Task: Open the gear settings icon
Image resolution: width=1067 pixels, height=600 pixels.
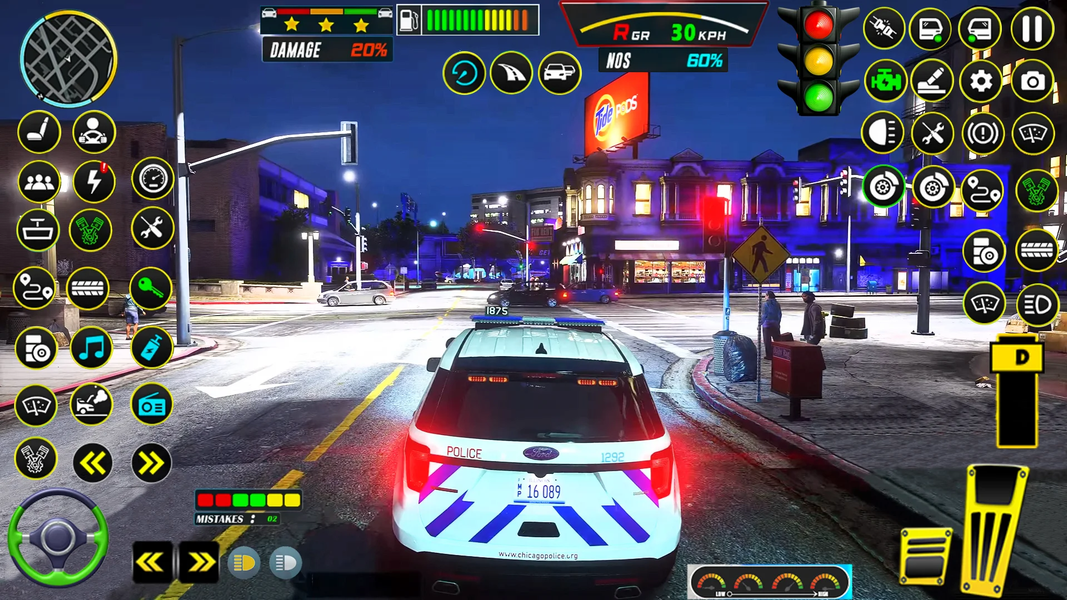Action: coord(981,81)
